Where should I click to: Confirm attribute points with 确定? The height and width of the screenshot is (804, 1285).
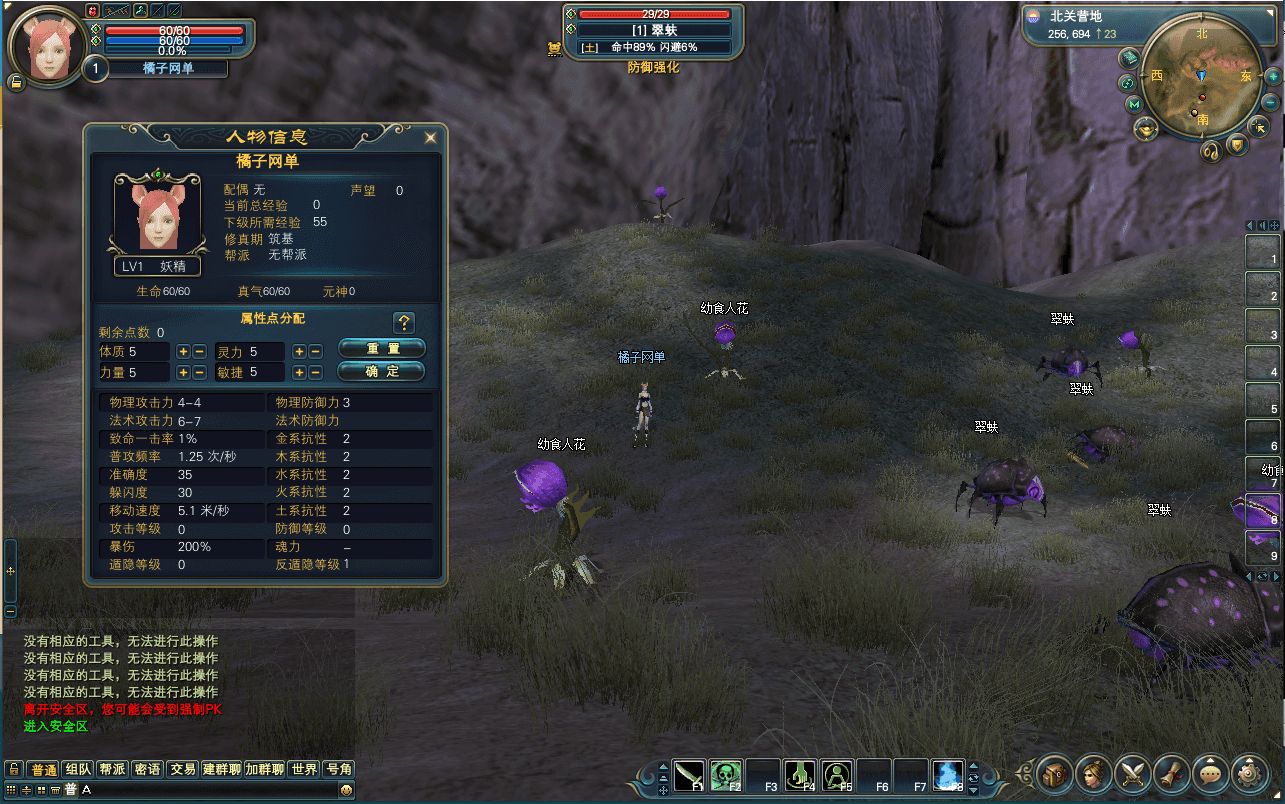pos(382,371)
